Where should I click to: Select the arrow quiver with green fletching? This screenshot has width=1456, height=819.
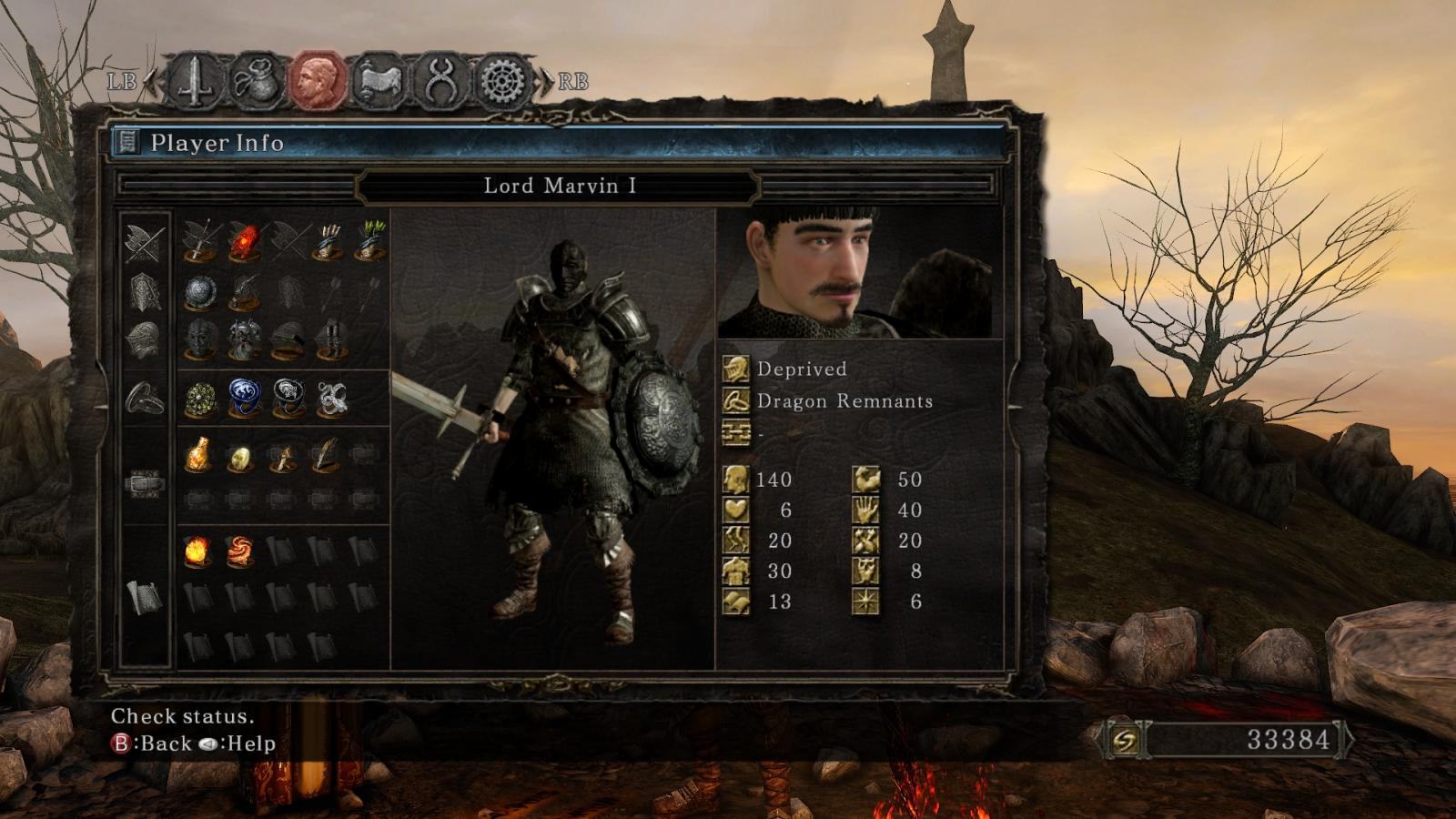pos(370,241)
